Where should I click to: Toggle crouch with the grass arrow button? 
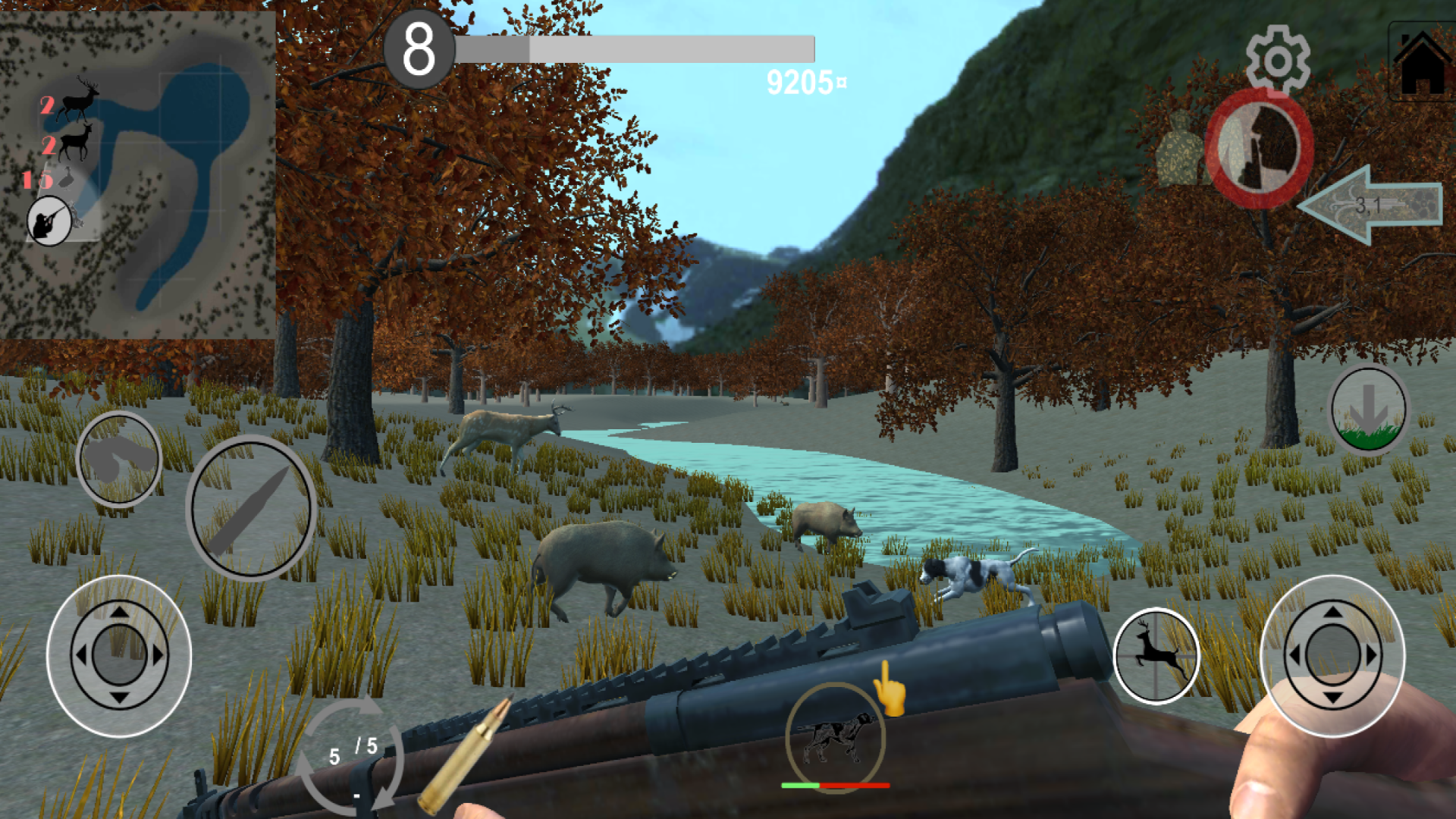[x=1370, y=409]
